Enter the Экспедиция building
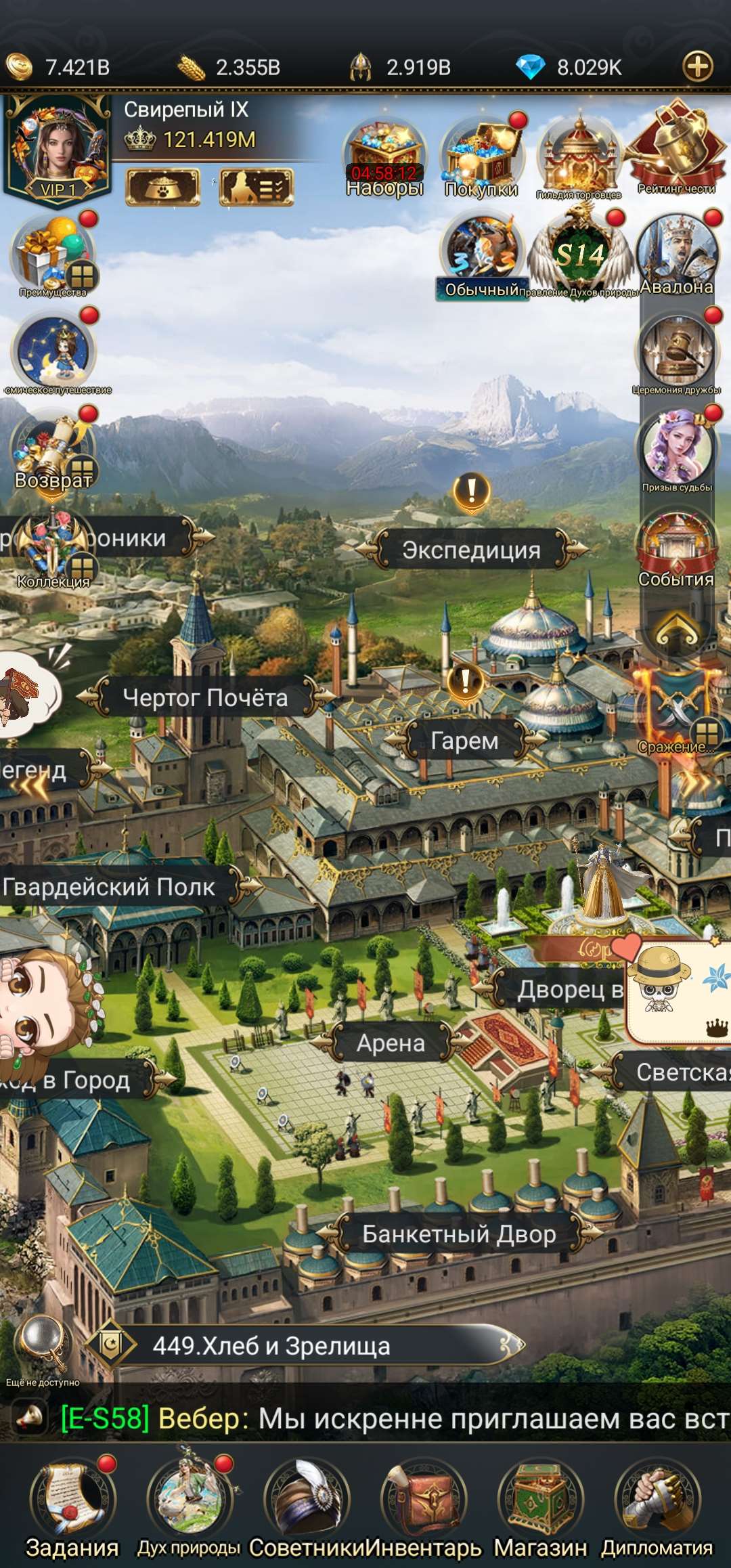Screen dimensions: 731x1568 pos(471,550)
